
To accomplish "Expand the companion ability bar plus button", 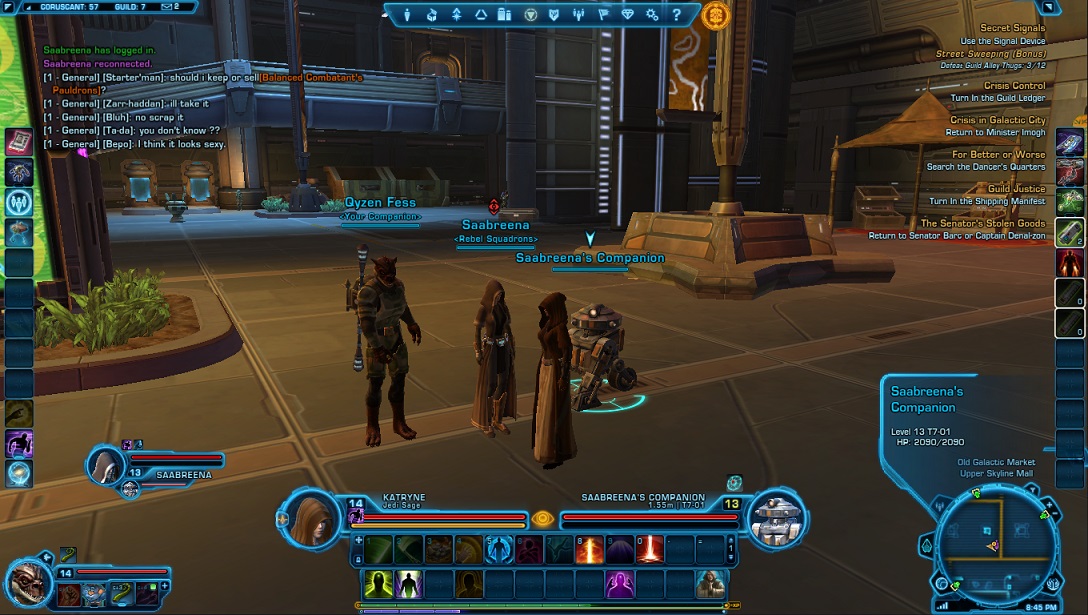I will [x=164, y=584].
